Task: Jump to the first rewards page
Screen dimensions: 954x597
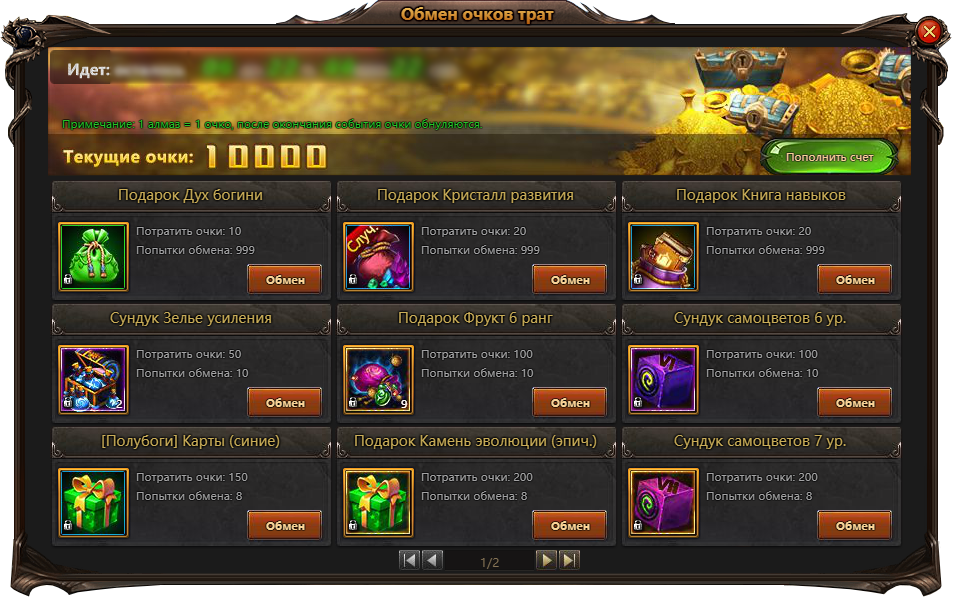Action: (x=409, y=560)
